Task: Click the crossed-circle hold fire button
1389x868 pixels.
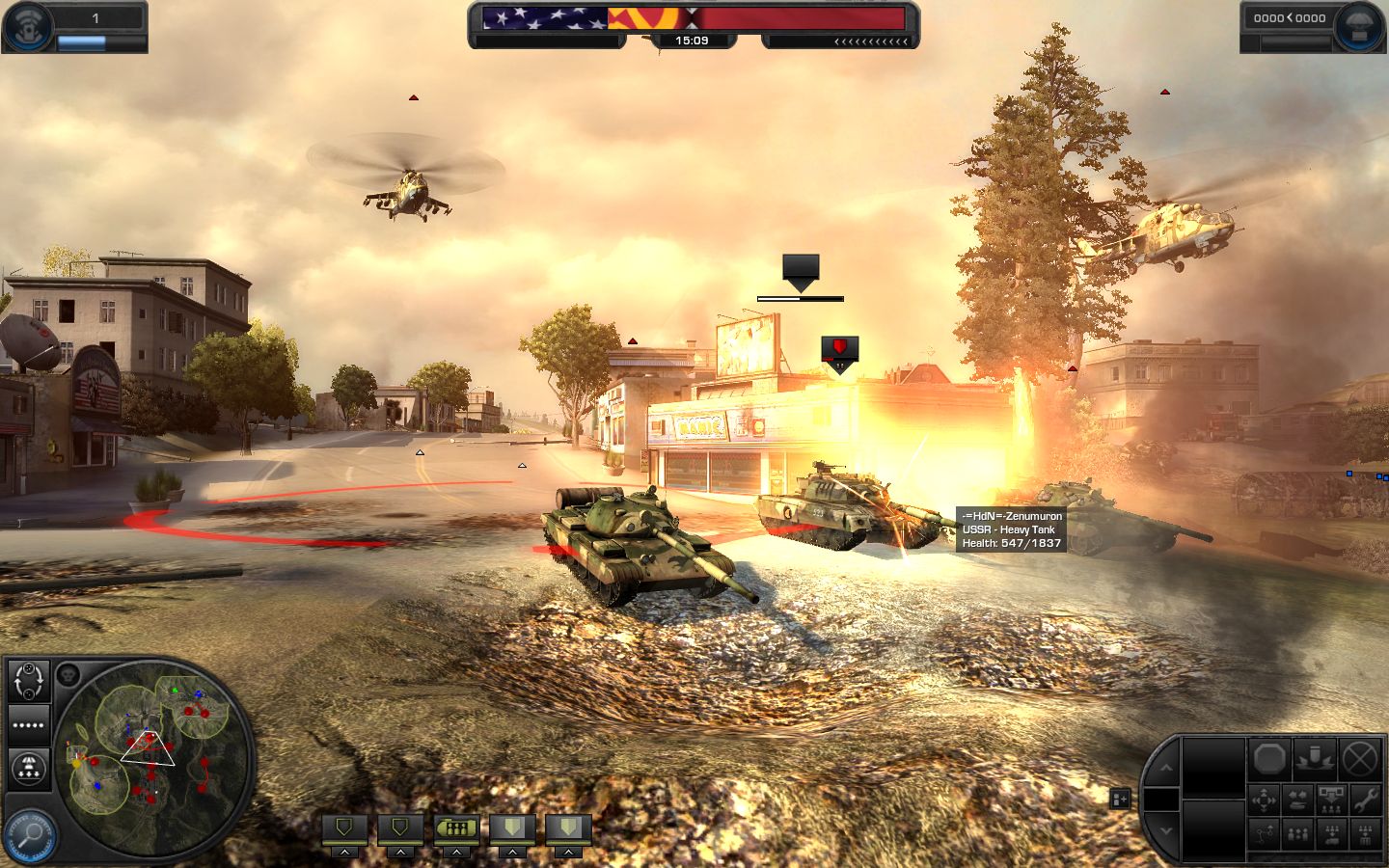Action: [1360, 759]
